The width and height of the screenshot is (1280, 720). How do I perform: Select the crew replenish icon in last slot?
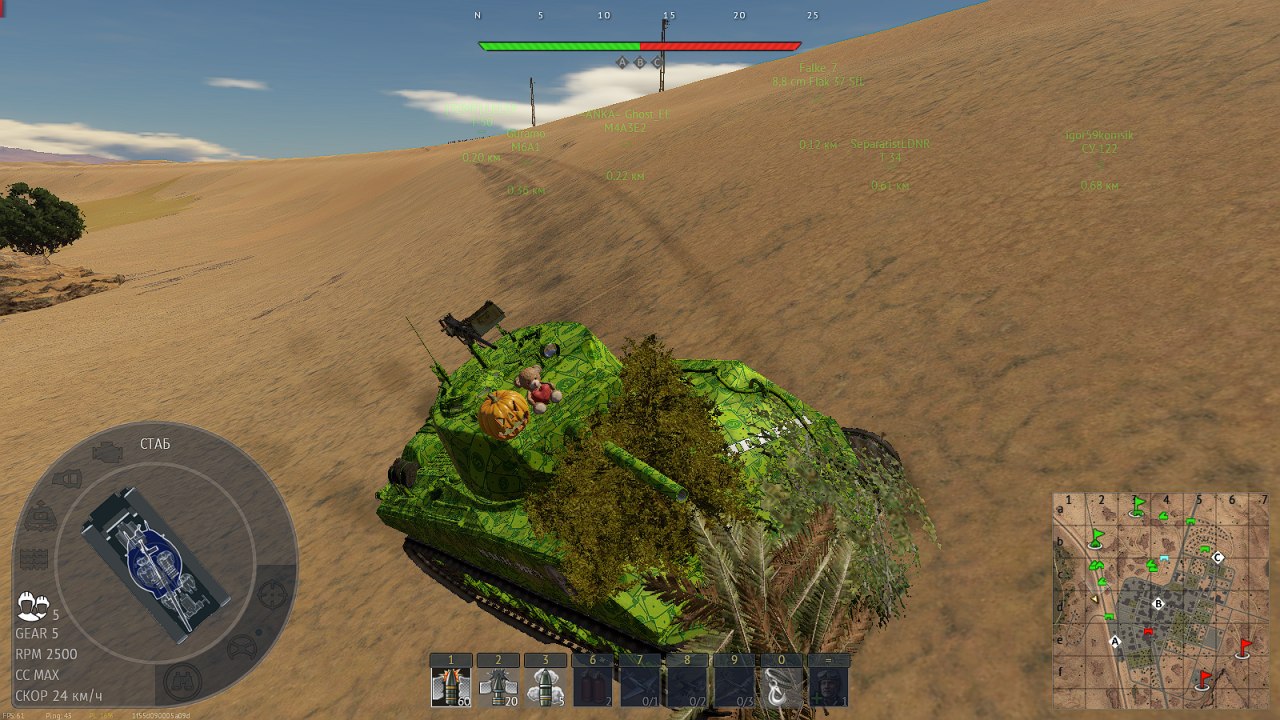click(x=827, y=686)
